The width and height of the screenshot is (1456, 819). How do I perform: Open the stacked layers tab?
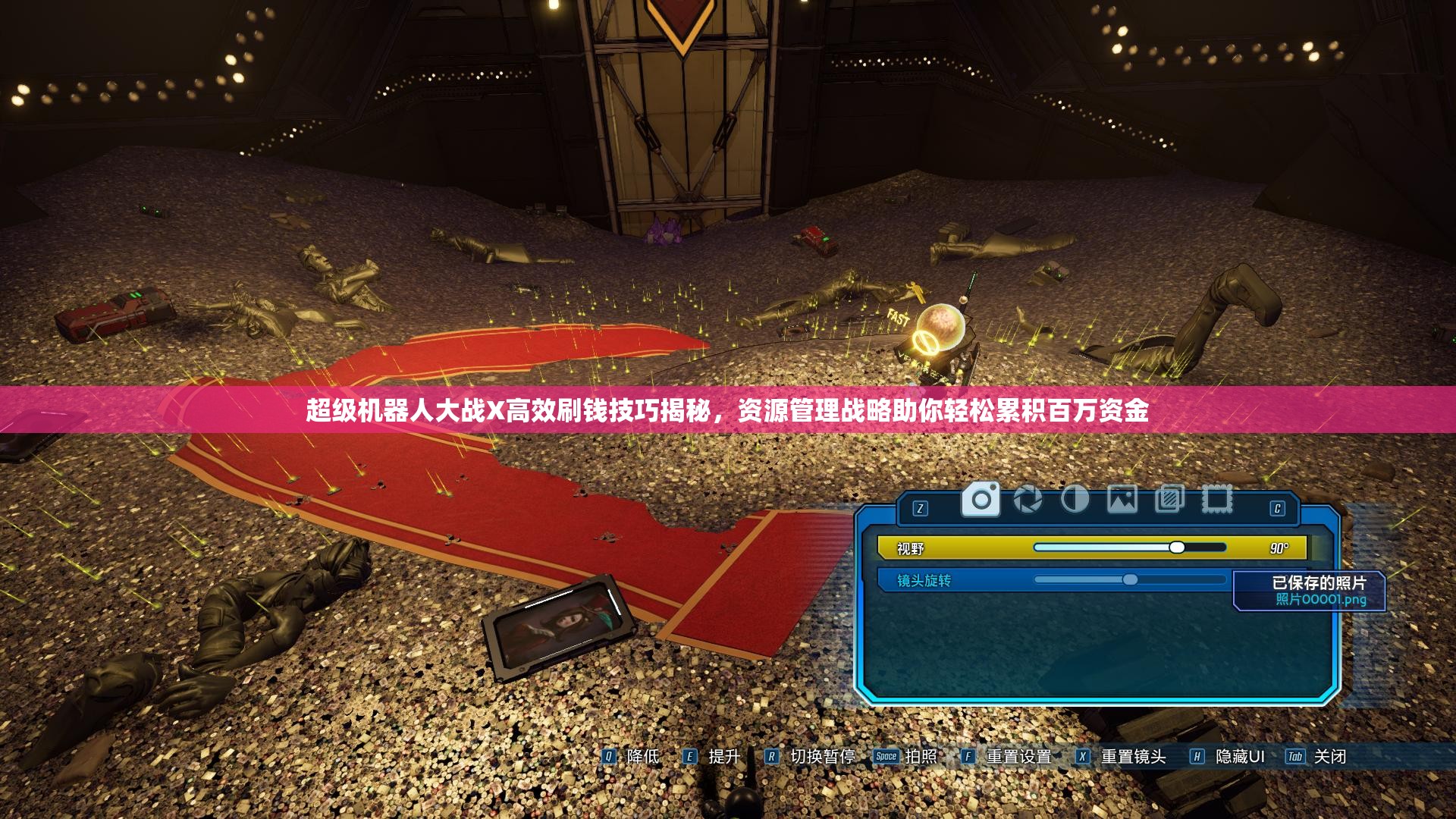click(x=1169, y=500)
